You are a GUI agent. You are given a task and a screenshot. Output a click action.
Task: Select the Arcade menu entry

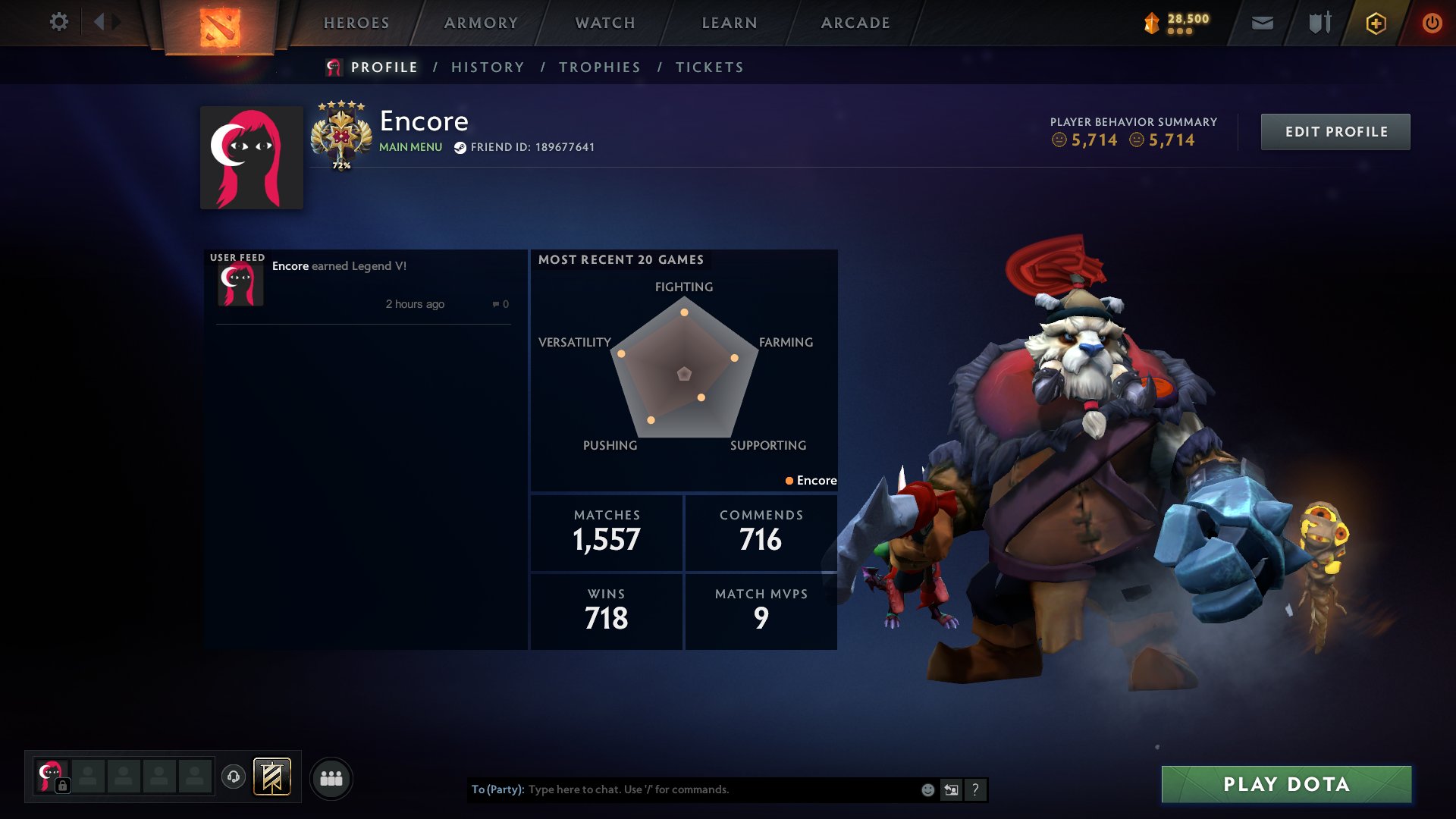[x=855, y=23]
